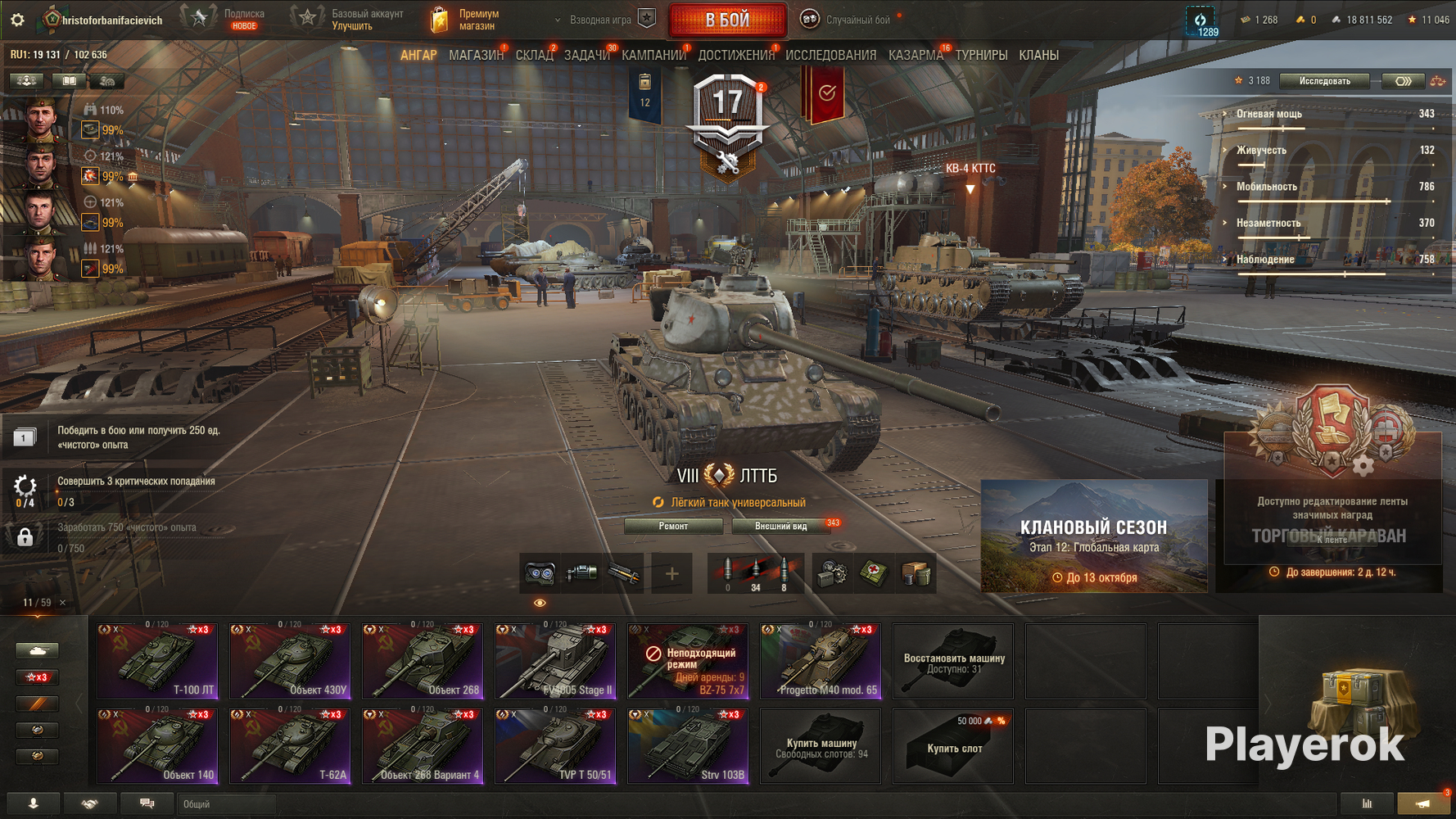Open the Клановый сезон banner
1456x819 pixels.
(1093, 536)
